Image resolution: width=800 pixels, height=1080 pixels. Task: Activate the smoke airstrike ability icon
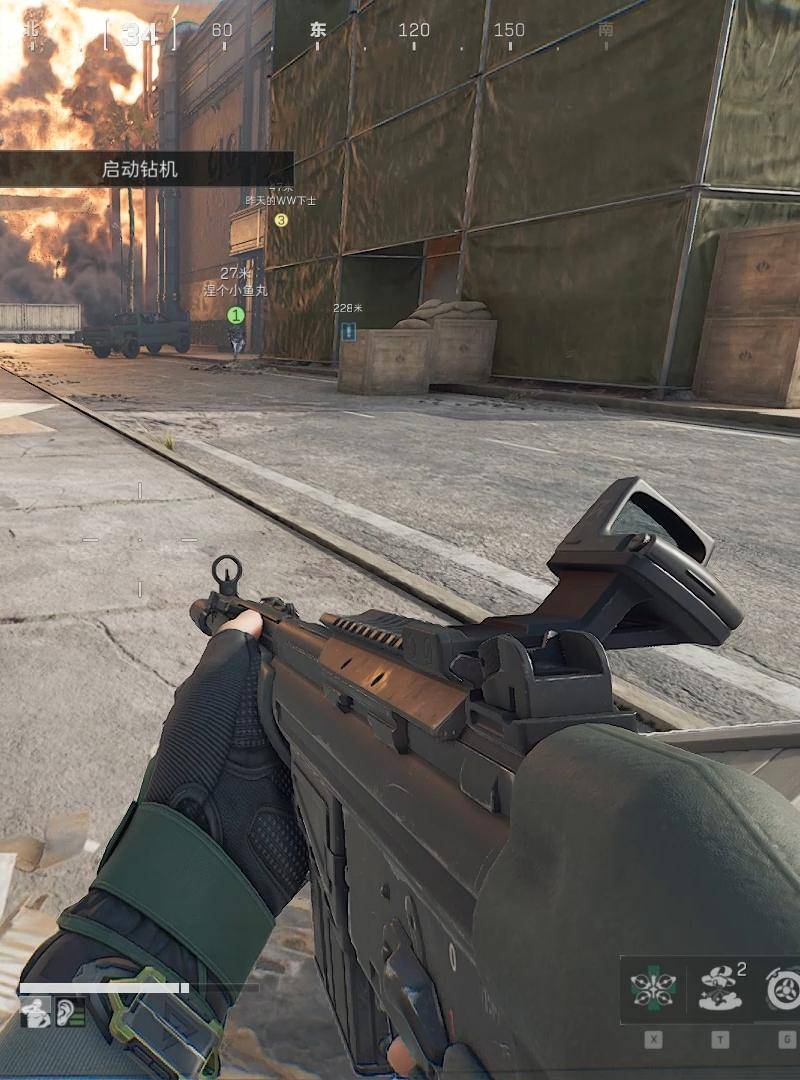point(719,990)
